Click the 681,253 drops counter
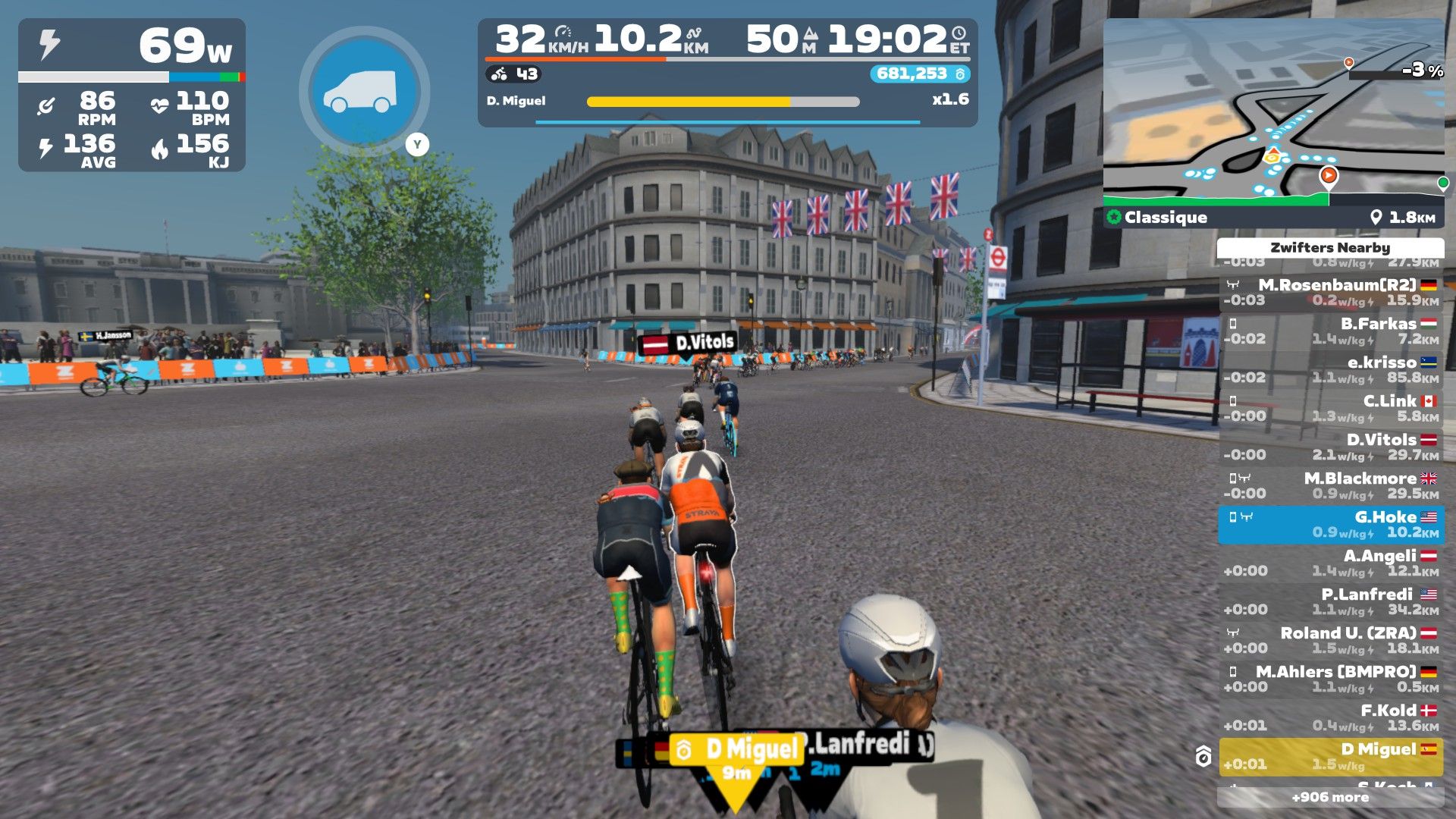Viewport: 1456px width, 819px height. pos(919,74)
